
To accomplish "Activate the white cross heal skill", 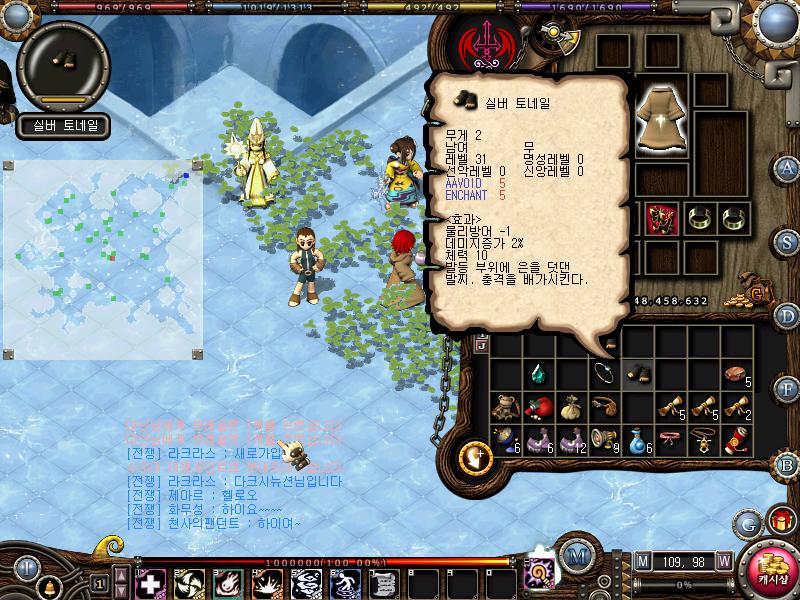I will click(150, 582).
